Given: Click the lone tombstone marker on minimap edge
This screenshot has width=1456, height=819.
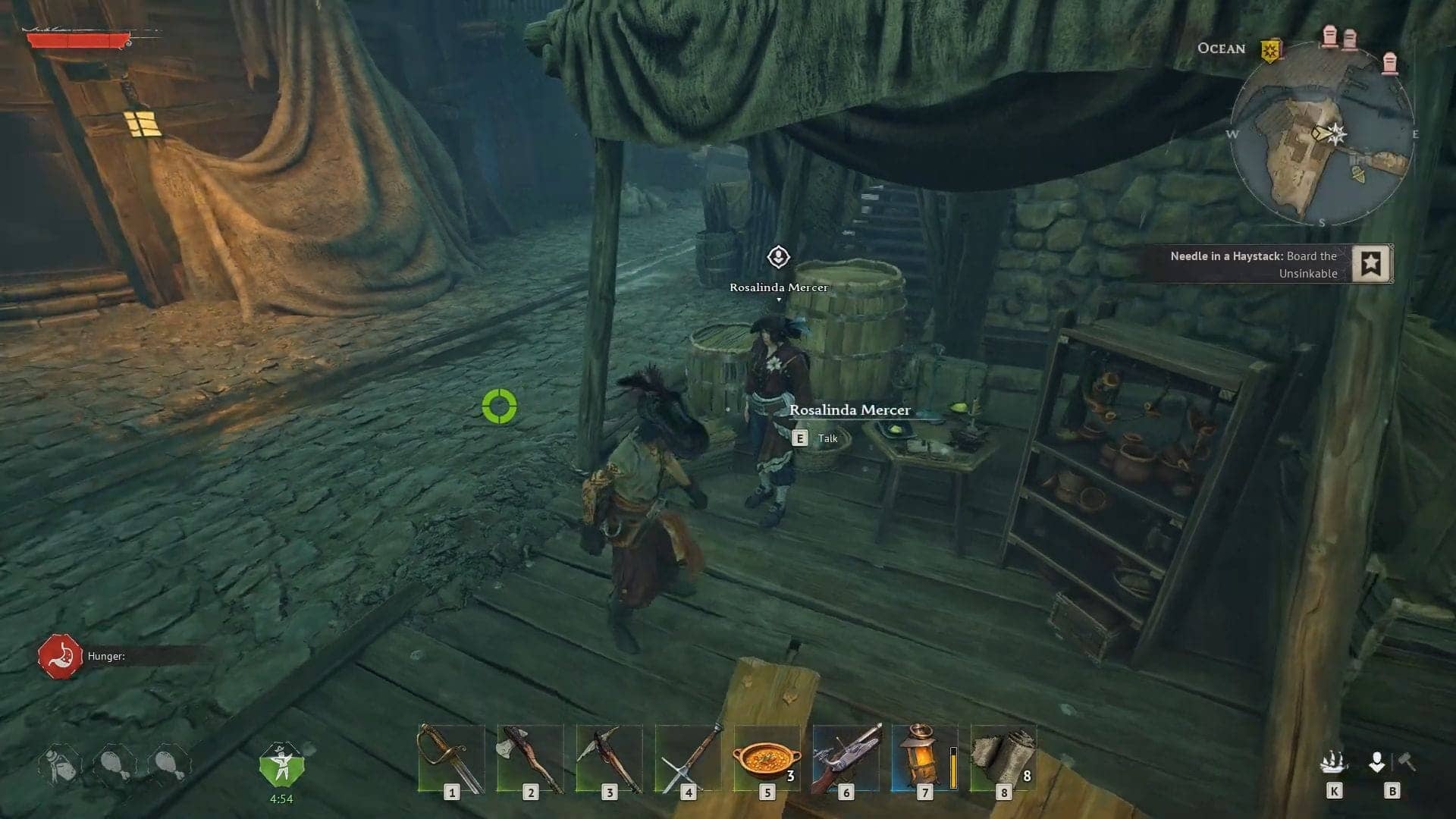Looking at the screenshot, I should 1389,64.
